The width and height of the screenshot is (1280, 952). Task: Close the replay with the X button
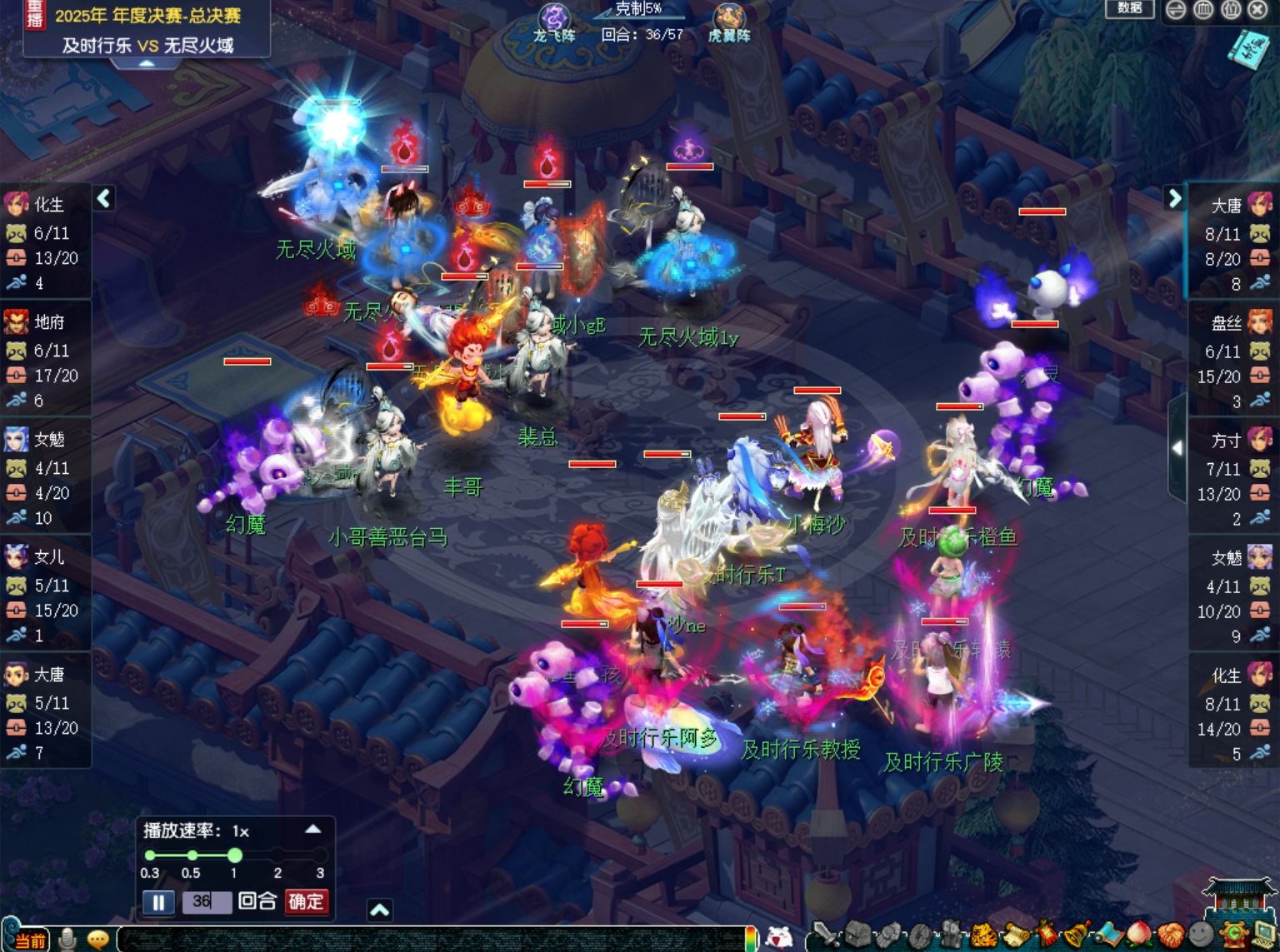1257,9
